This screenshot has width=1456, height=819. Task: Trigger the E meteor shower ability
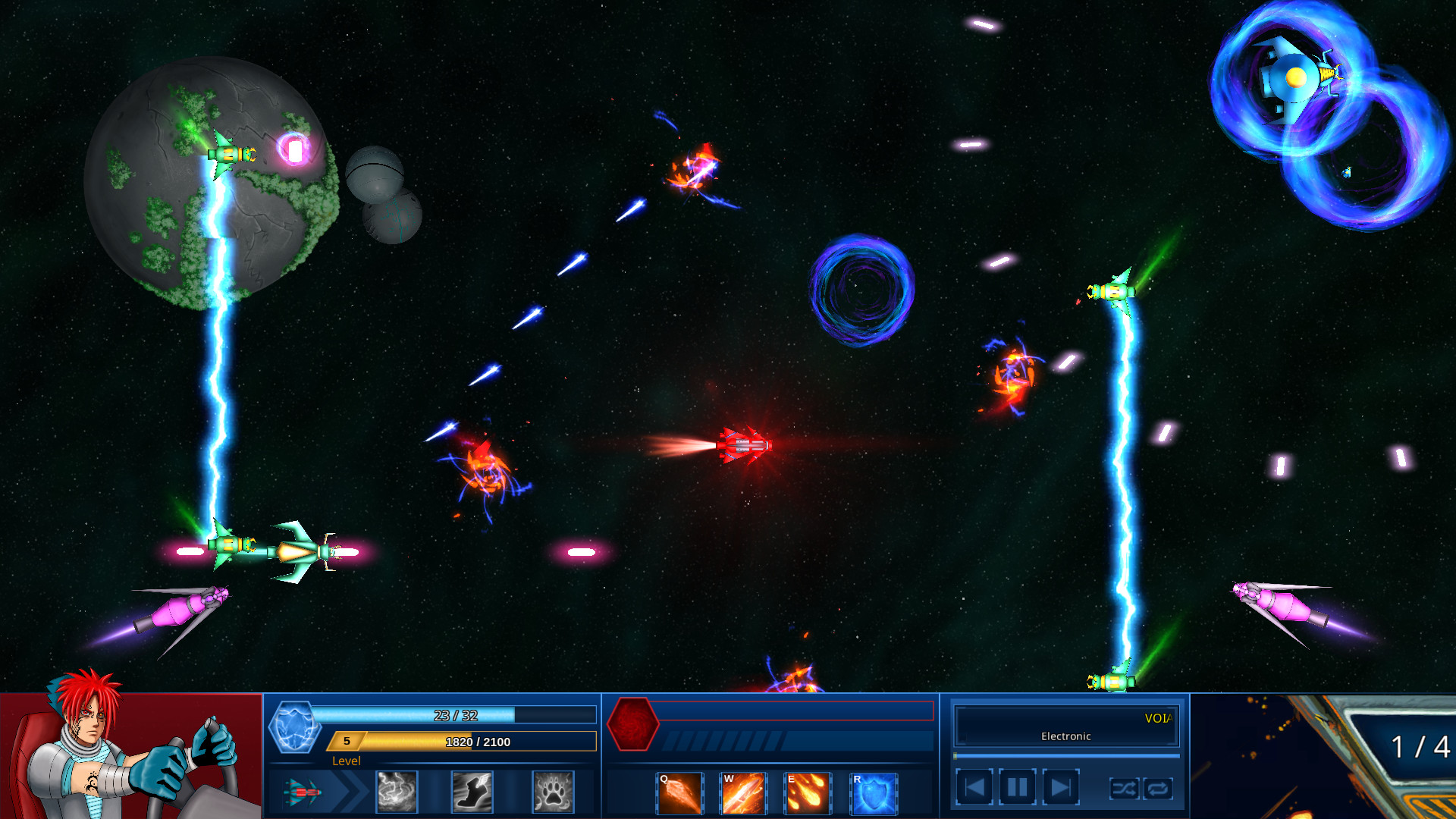(808, 792)
